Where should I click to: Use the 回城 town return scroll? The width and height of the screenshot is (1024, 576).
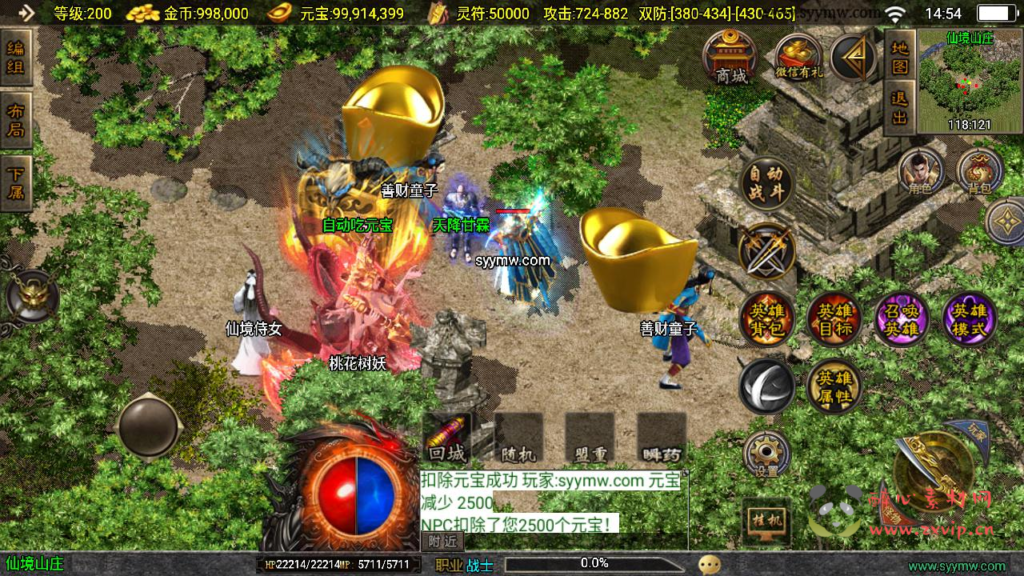[x=447, y=437]
